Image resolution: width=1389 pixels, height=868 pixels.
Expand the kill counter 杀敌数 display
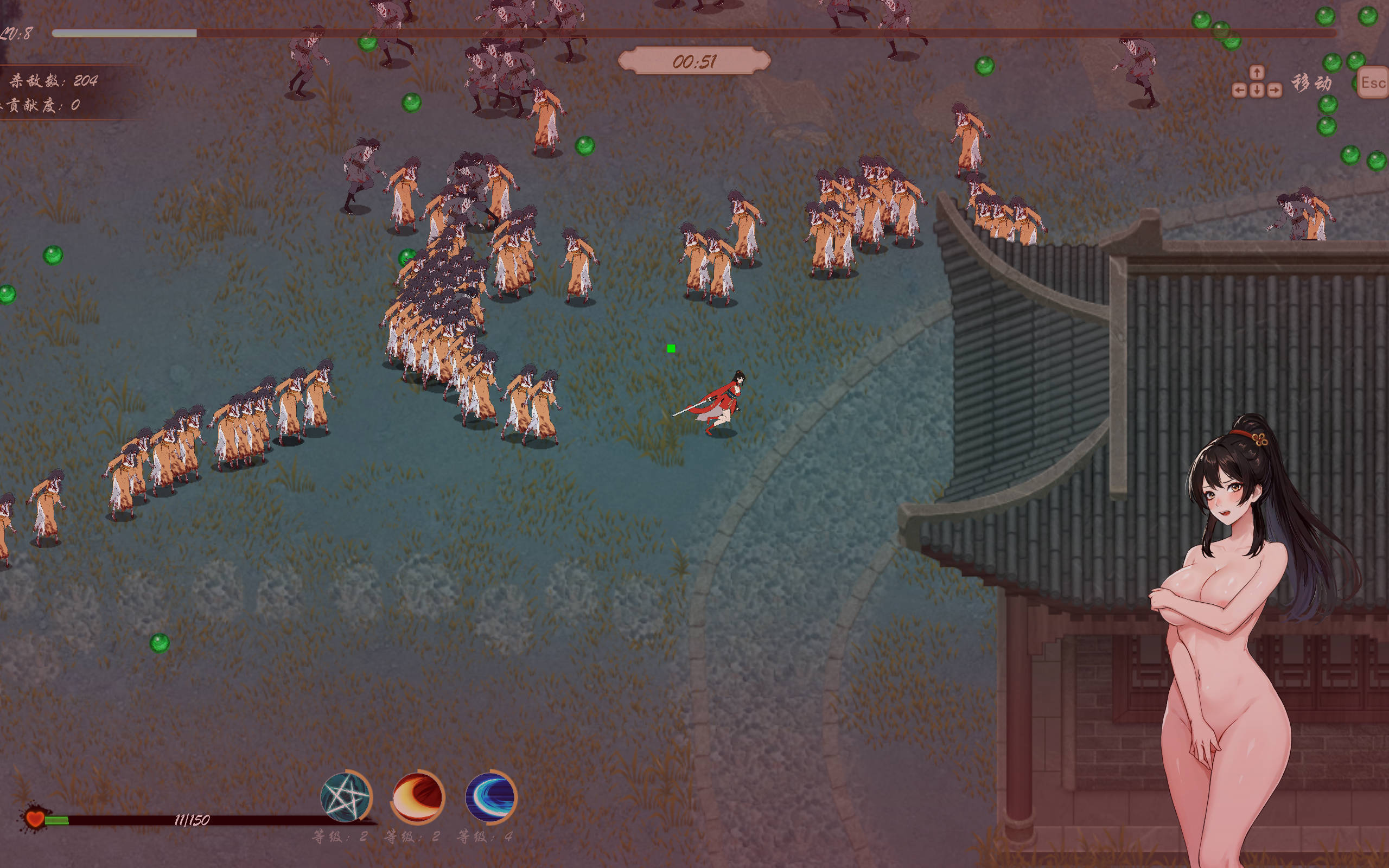(x=50, y=80)
